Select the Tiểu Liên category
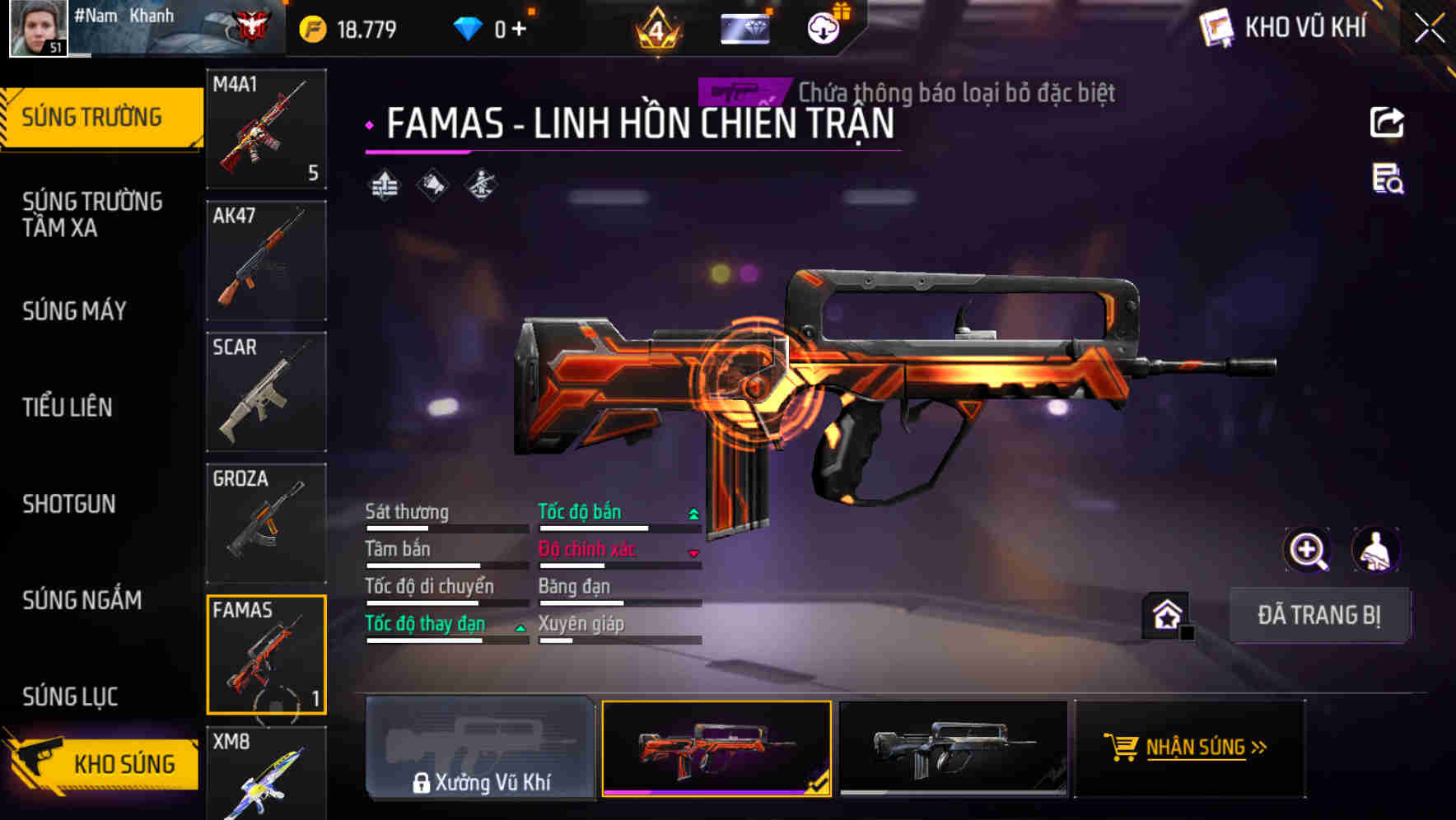The image size is (1456, 820). 68,407
